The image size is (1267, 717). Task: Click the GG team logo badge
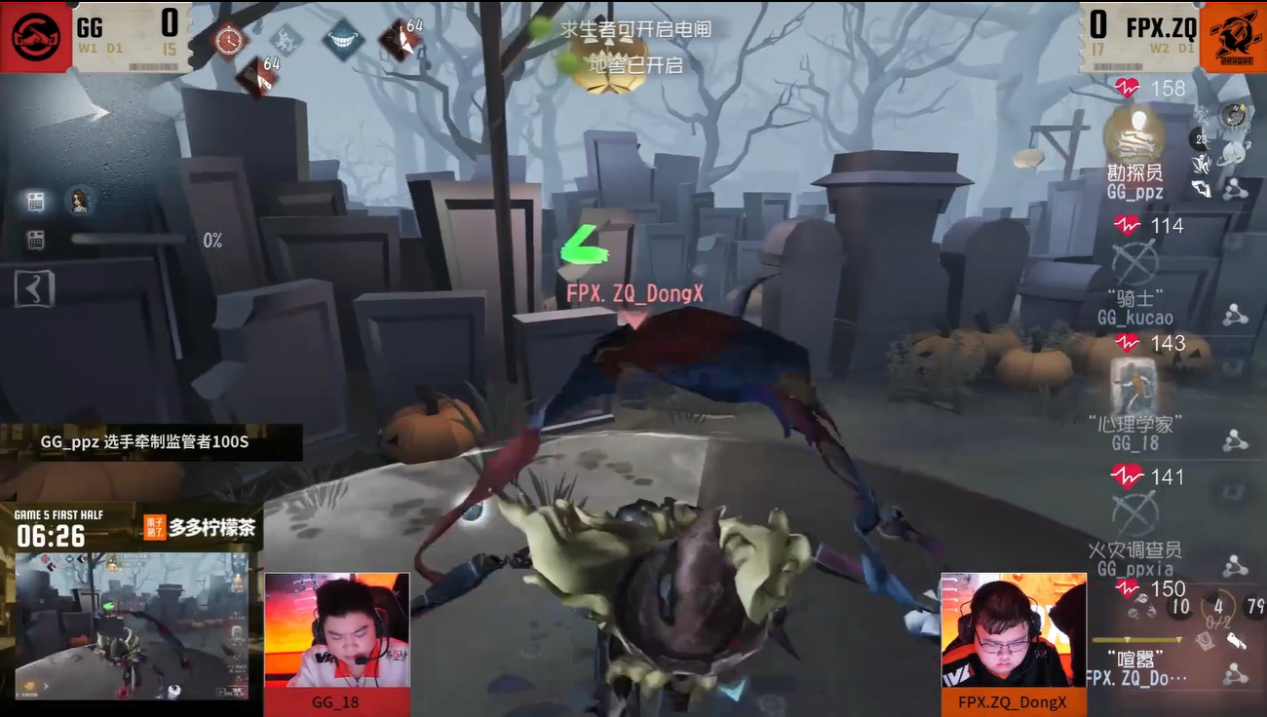coord(36,36)
